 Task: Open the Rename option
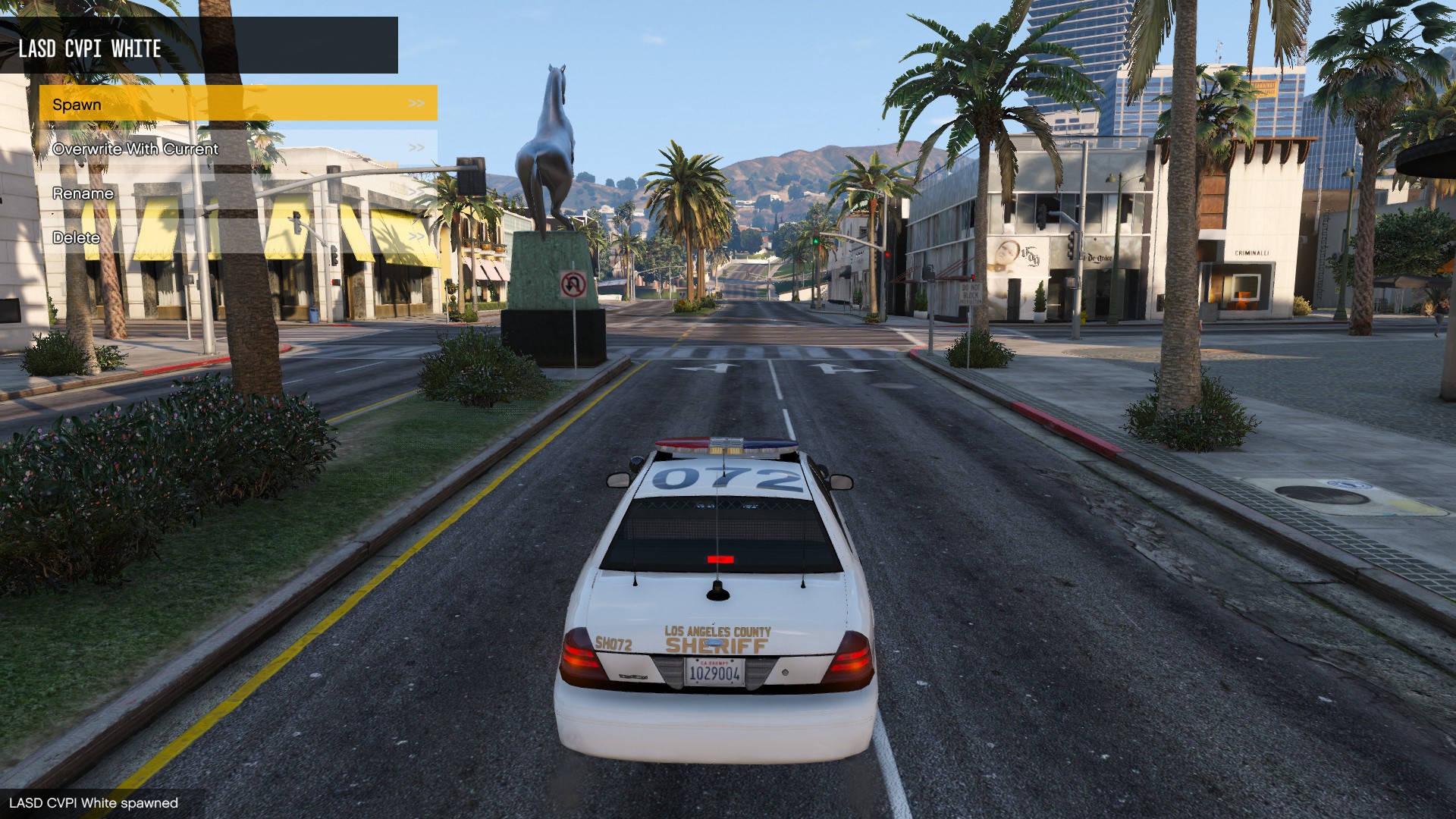238,193
